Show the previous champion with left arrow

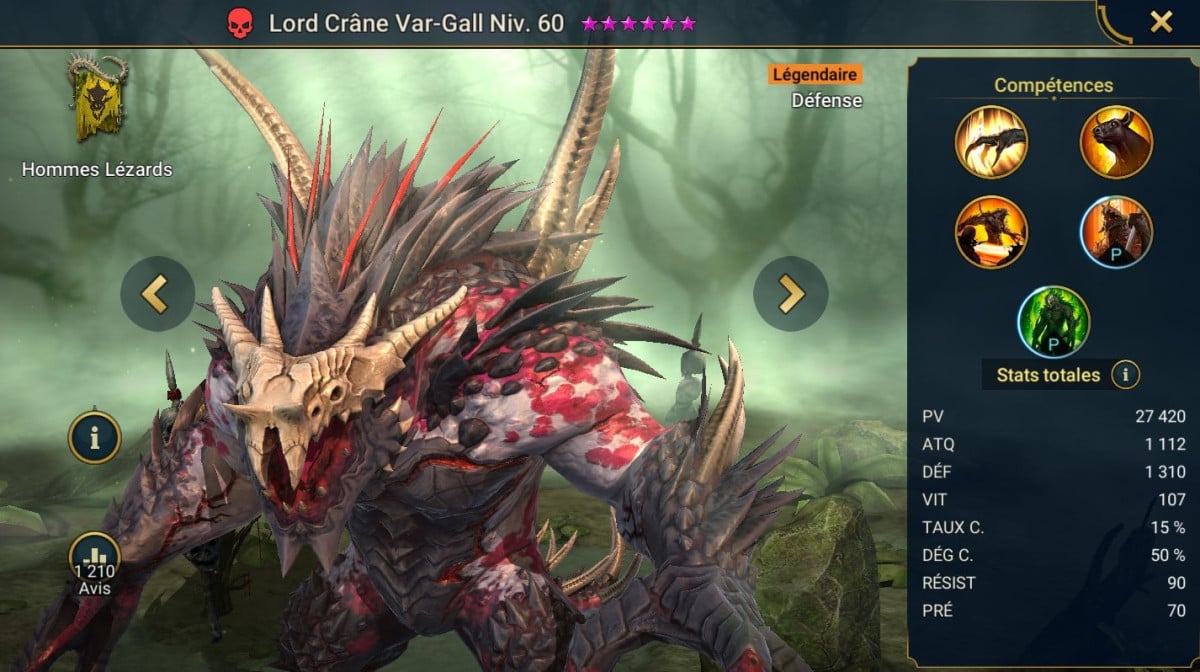157,294
